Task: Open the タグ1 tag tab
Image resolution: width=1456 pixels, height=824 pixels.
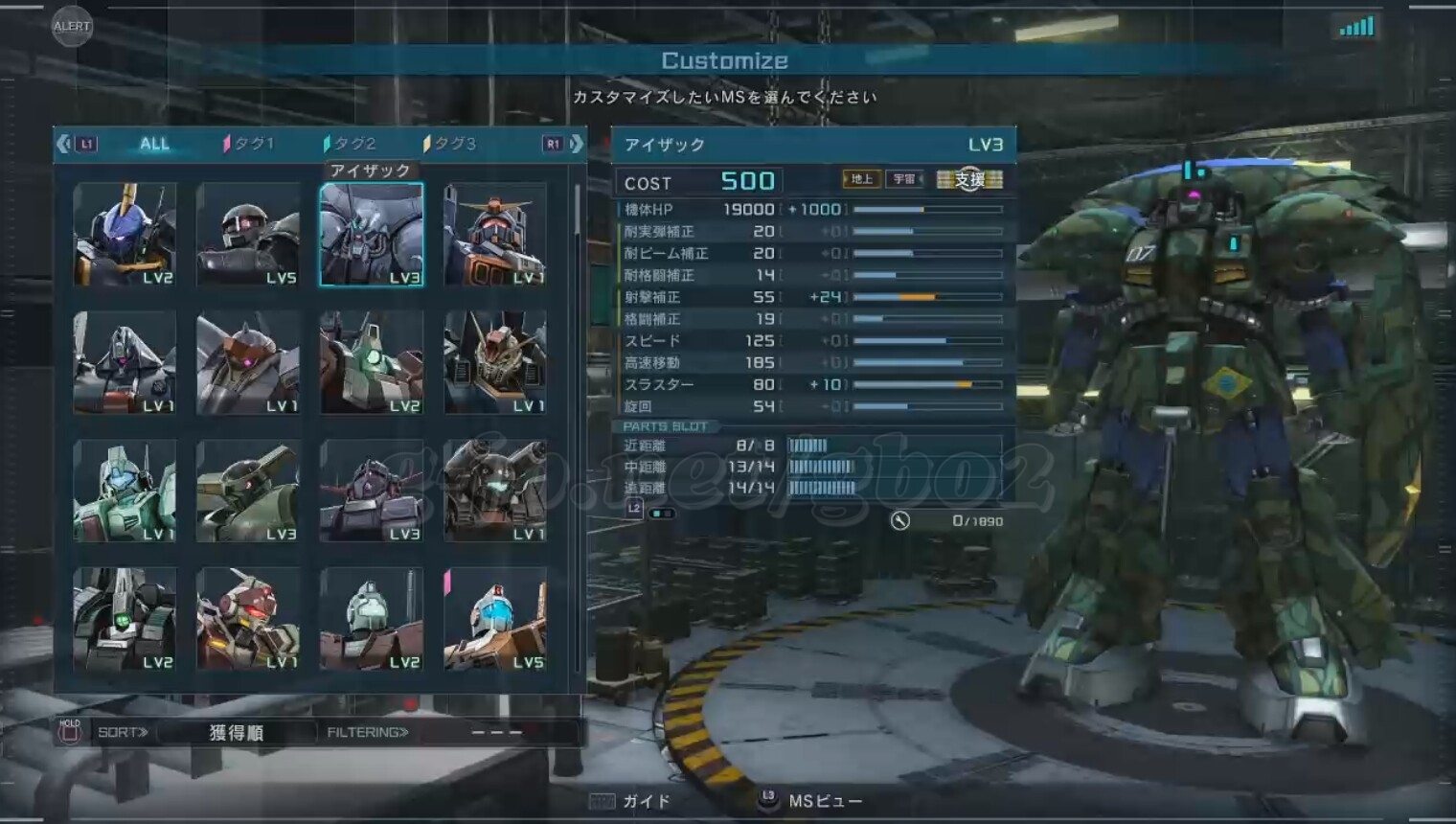Action: [x=249, y=144]
